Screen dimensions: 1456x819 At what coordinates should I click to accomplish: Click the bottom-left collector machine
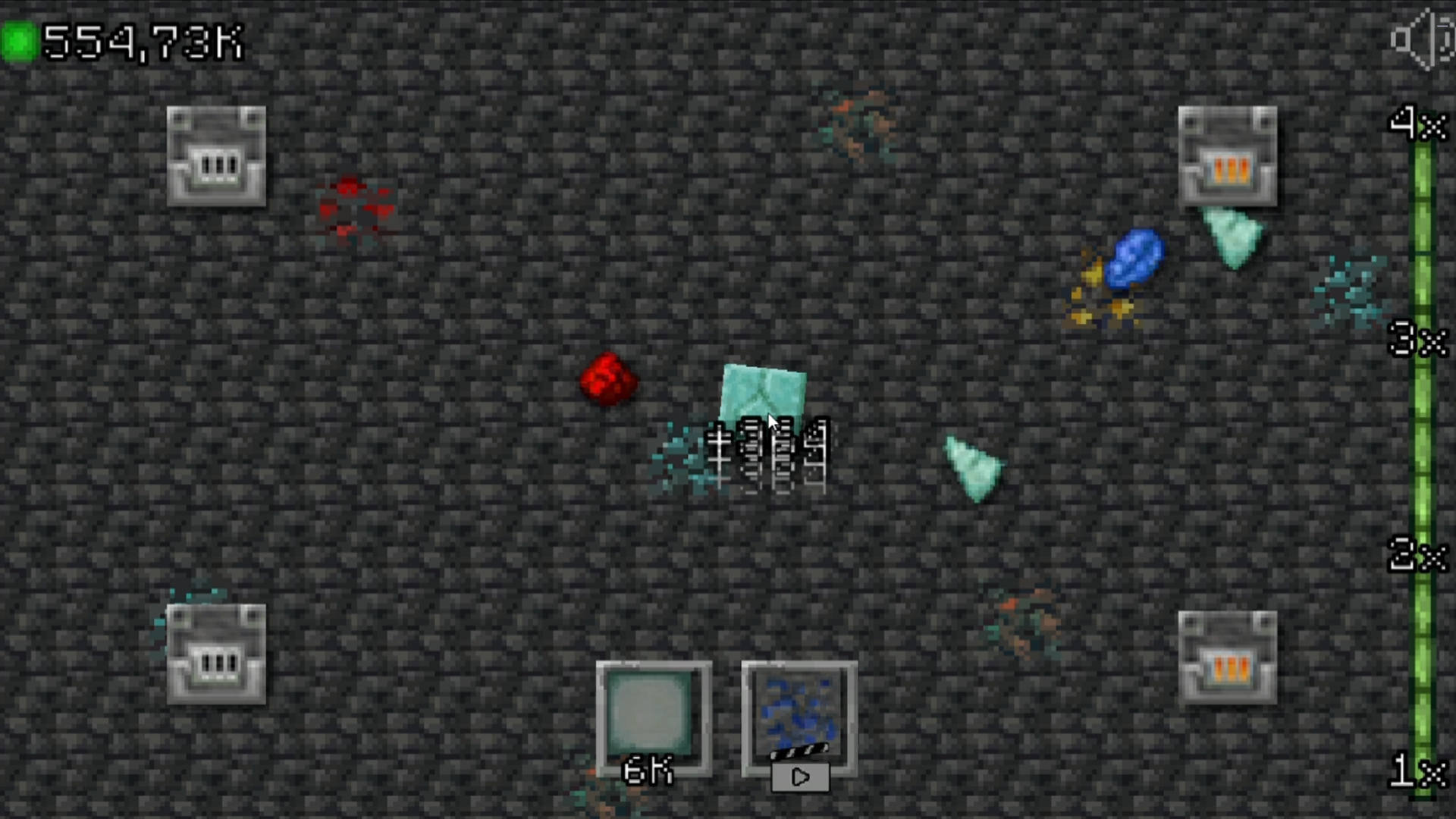[216, 654]
